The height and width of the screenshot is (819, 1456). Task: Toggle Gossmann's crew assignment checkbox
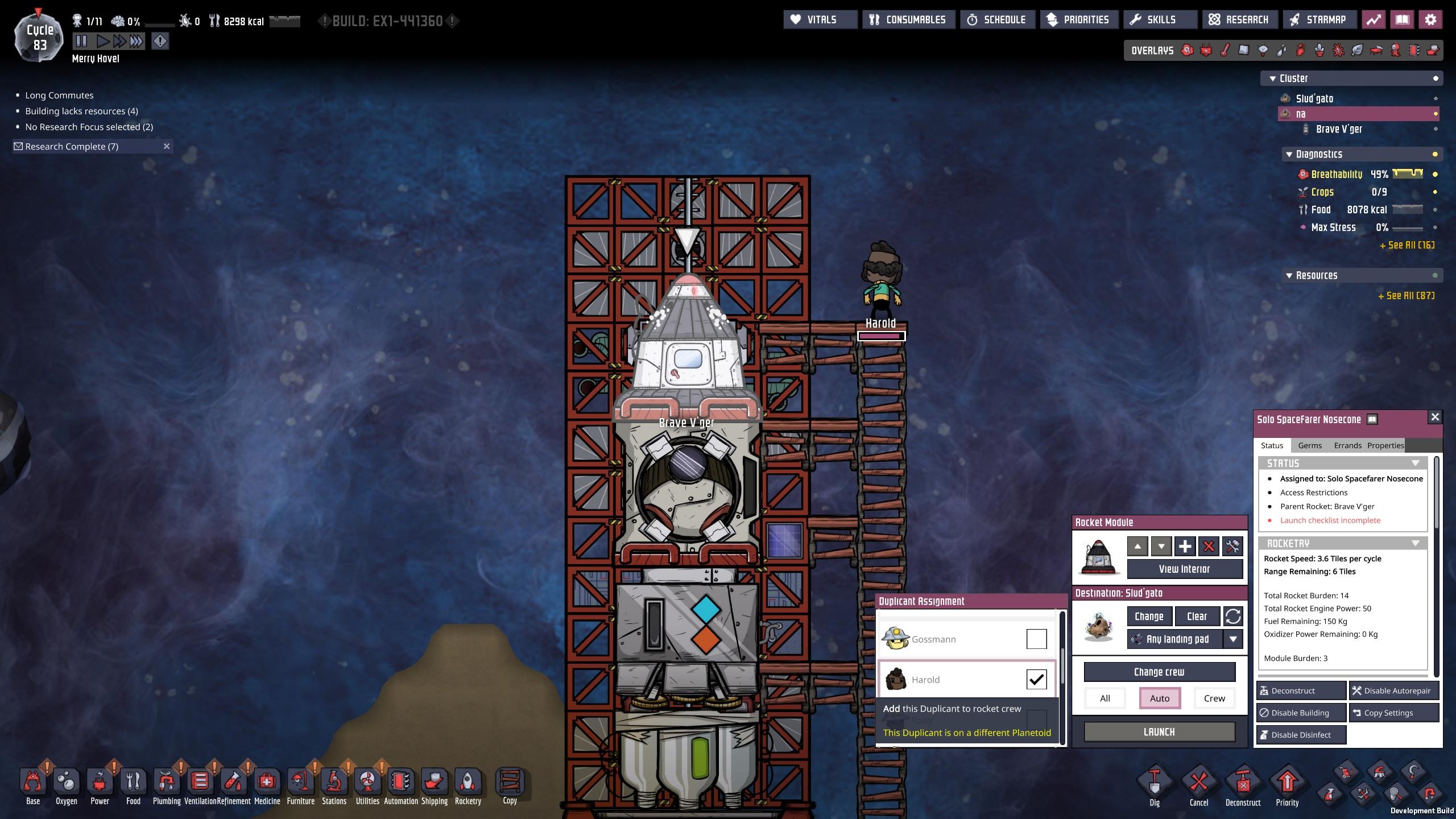[1036, 639]
